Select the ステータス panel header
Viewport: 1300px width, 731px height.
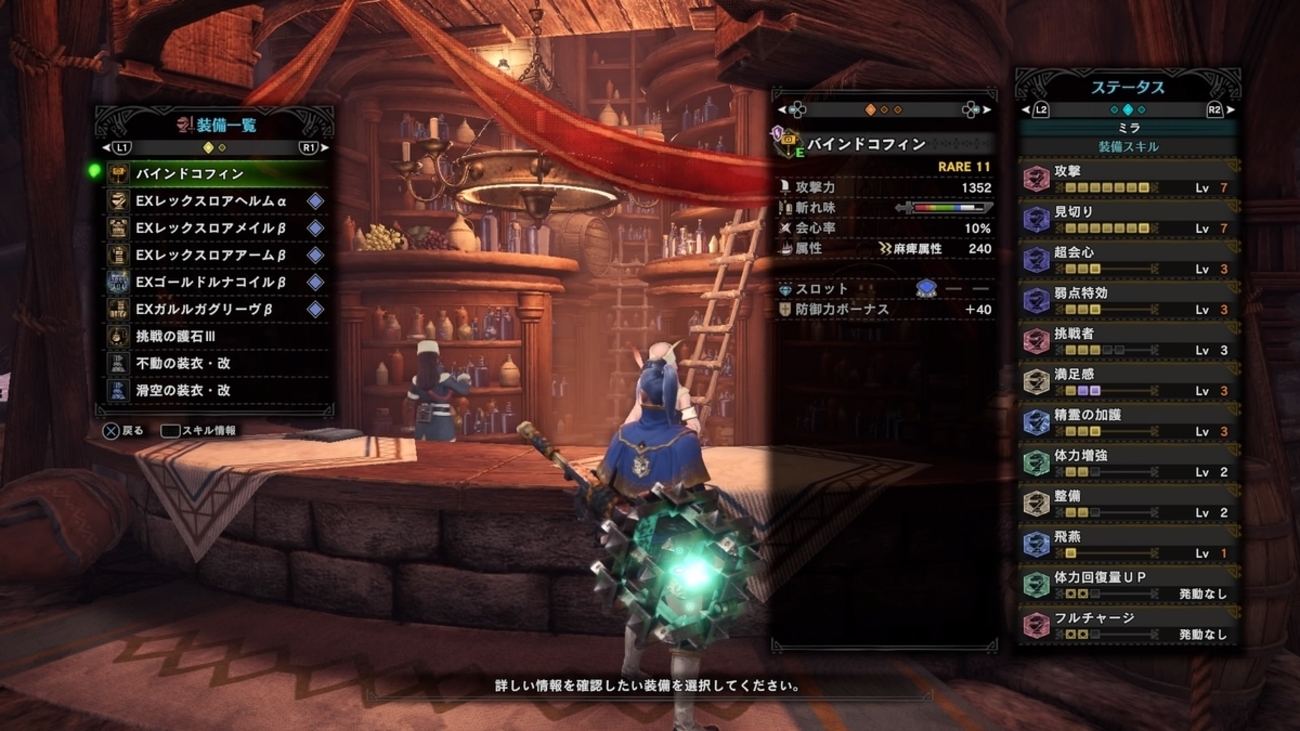pyautogui.click(x=1130, y=87)
